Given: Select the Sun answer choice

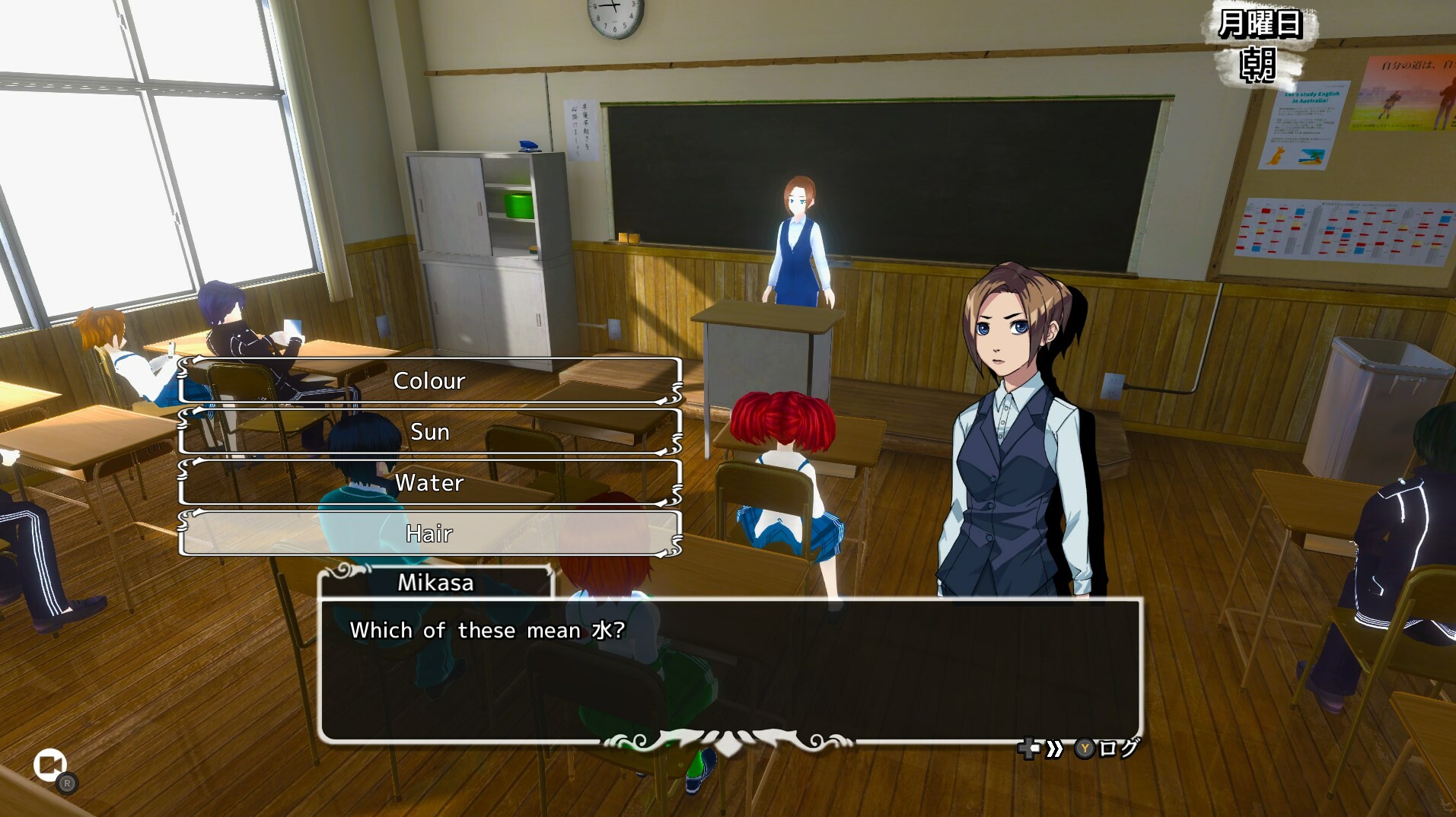Looking at the screenshot, I should pyautogui.click(x=430, y=431).
